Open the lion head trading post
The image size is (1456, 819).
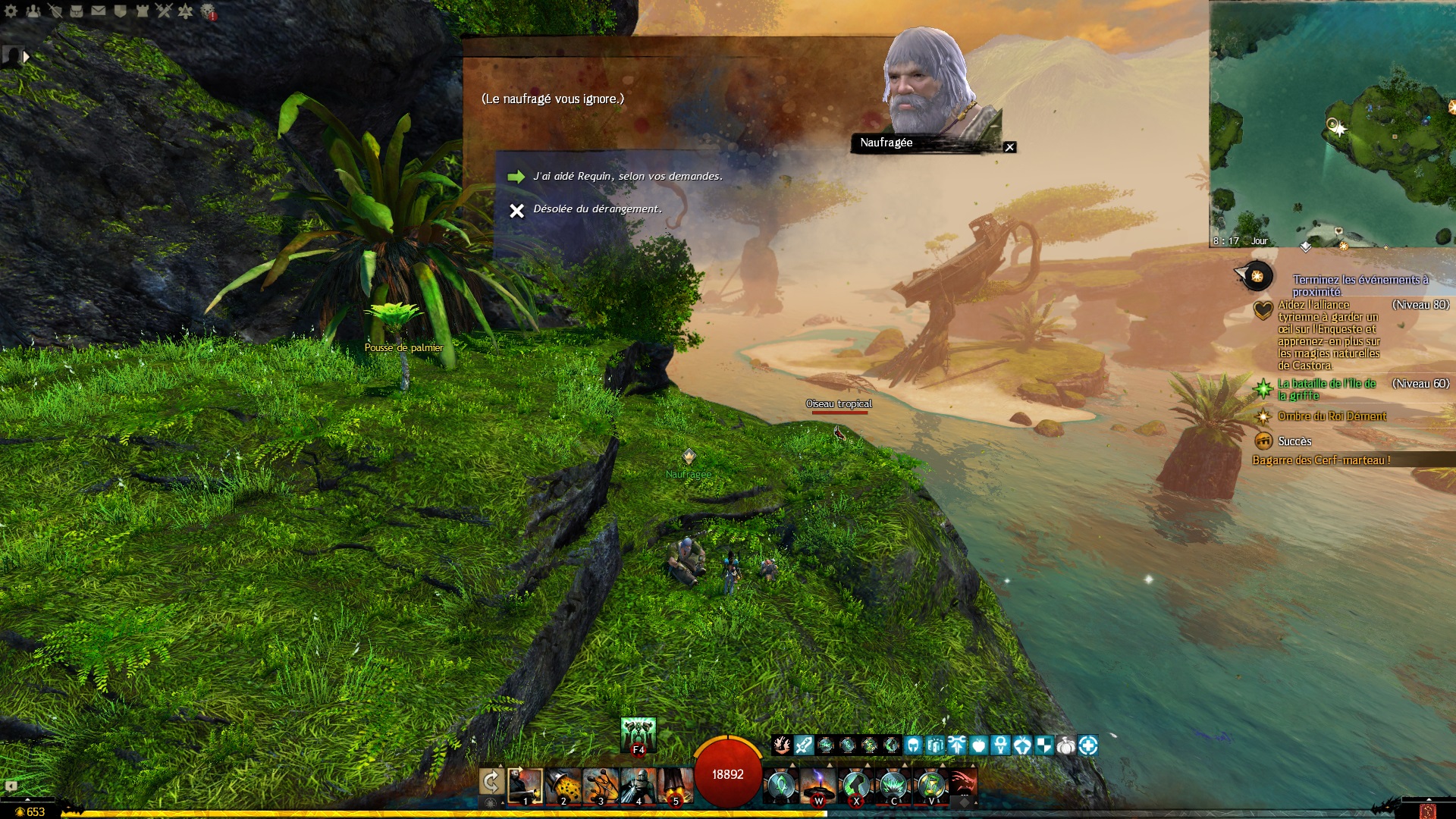[x=208, y=11]
